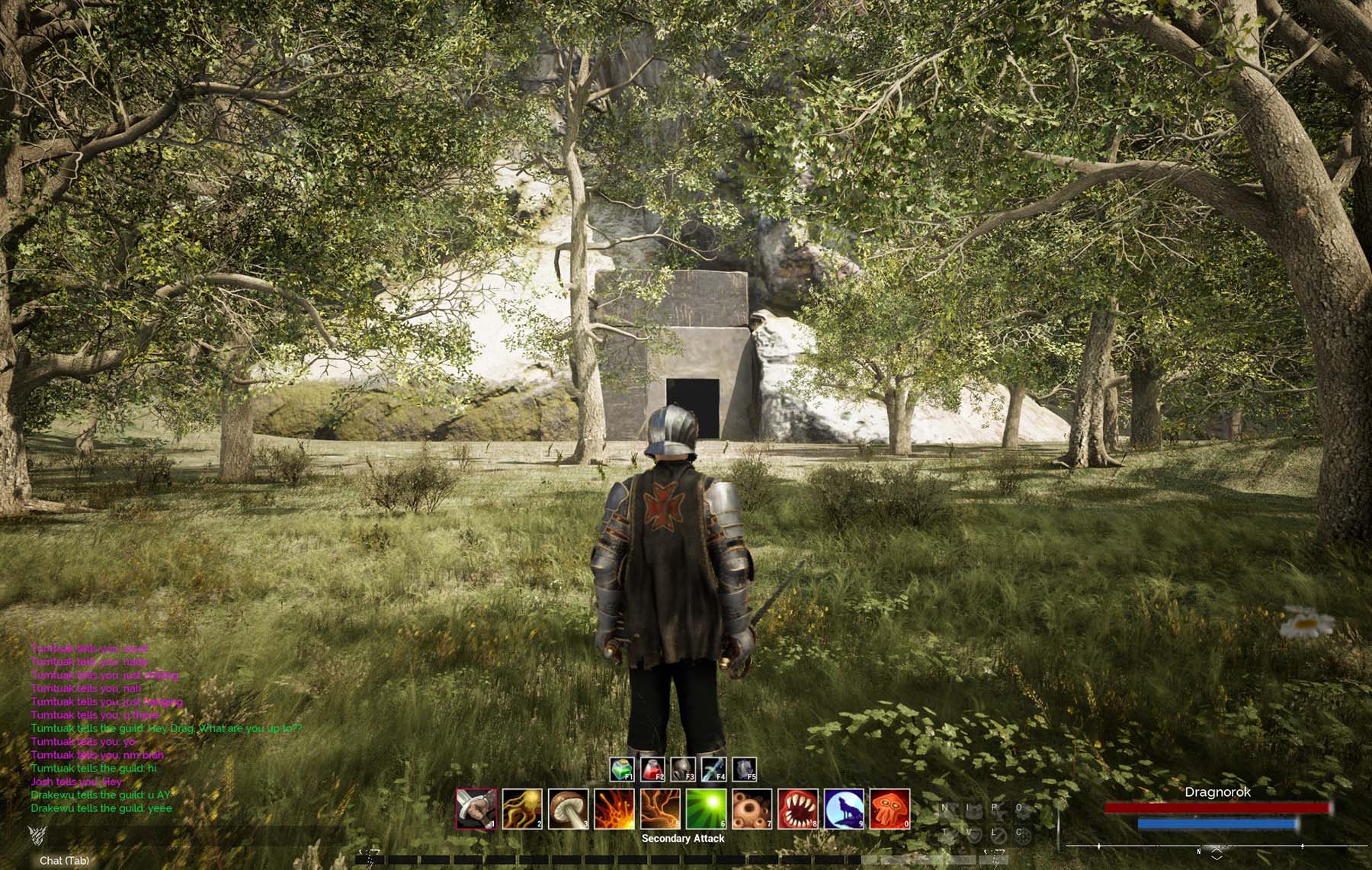This screenshot has width=1372, height=870.
Task: Trigger the spore pods ability
Action: [x=752, y=809]
